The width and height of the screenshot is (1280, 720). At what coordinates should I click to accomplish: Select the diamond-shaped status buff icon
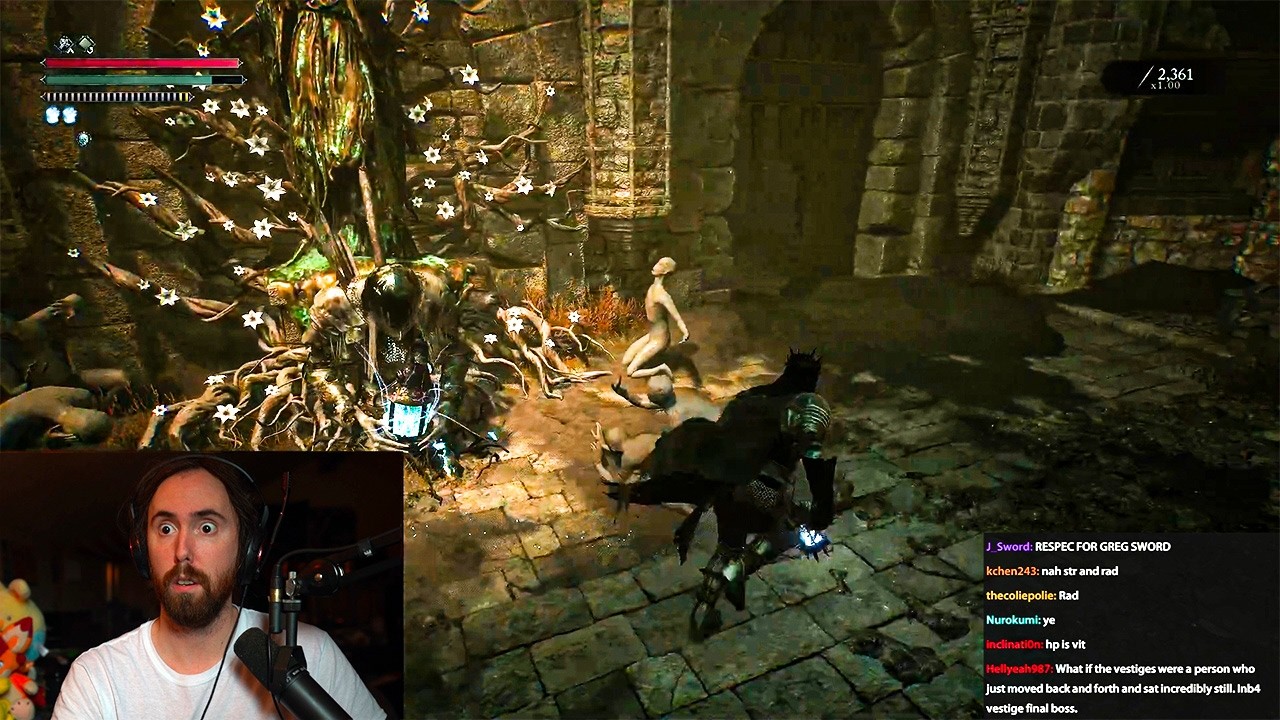(x=87, y=44)
